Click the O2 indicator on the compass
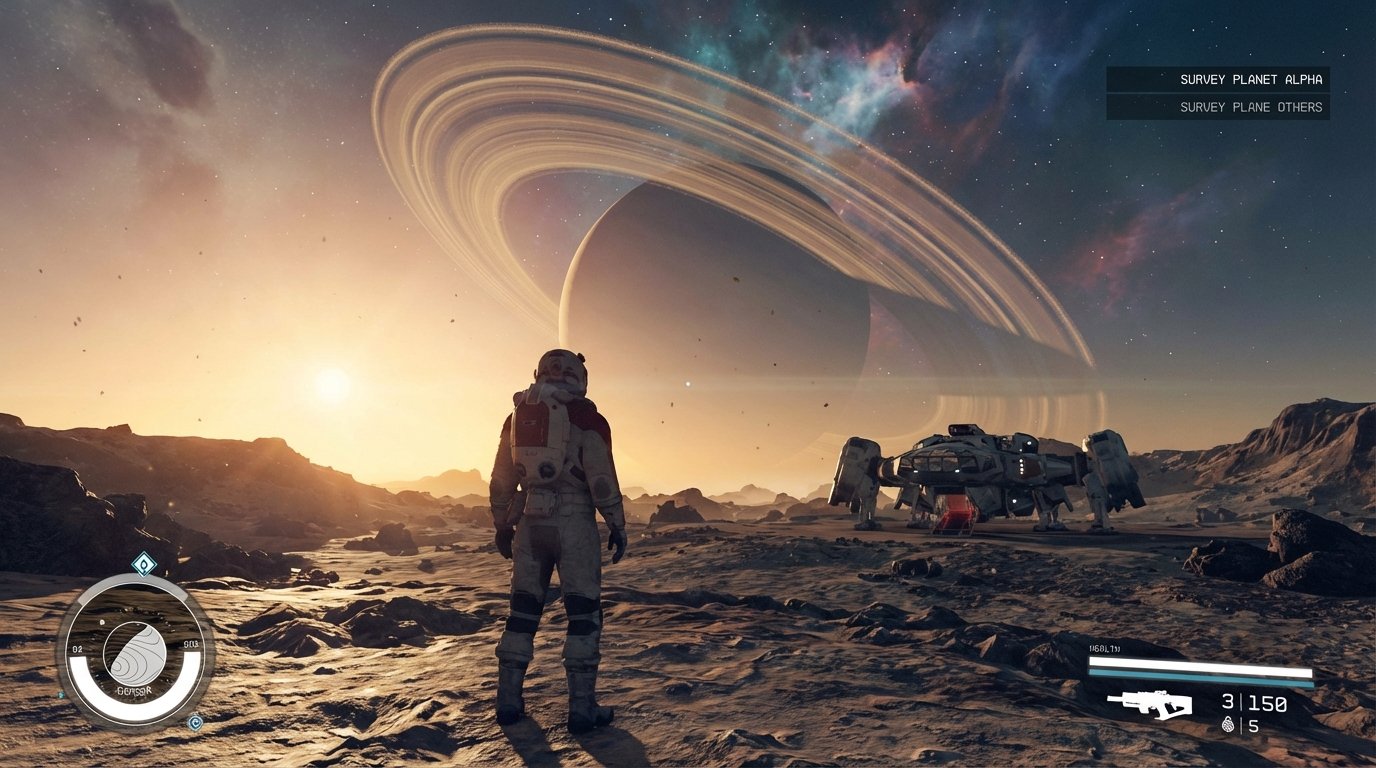 (x=77, y=648)
